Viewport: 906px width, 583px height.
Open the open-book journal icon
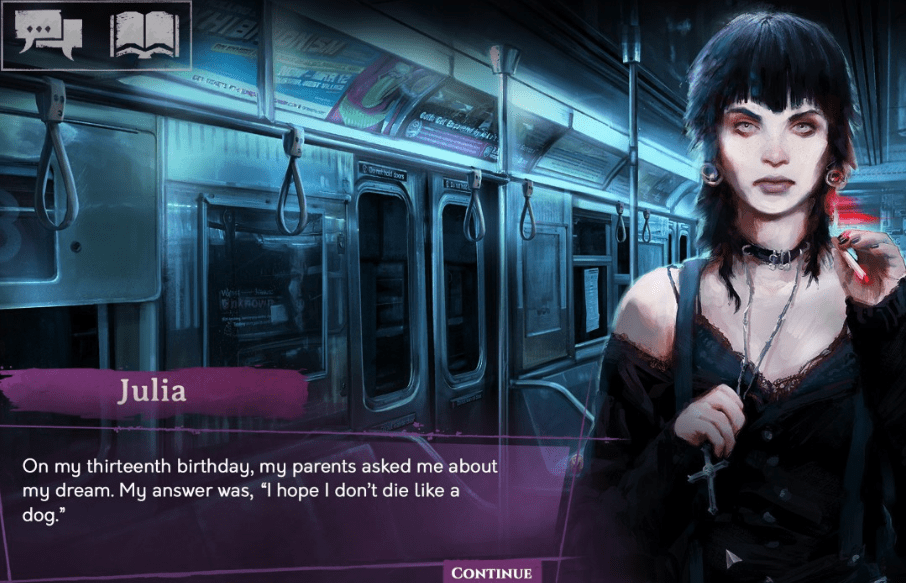point(144,35)
